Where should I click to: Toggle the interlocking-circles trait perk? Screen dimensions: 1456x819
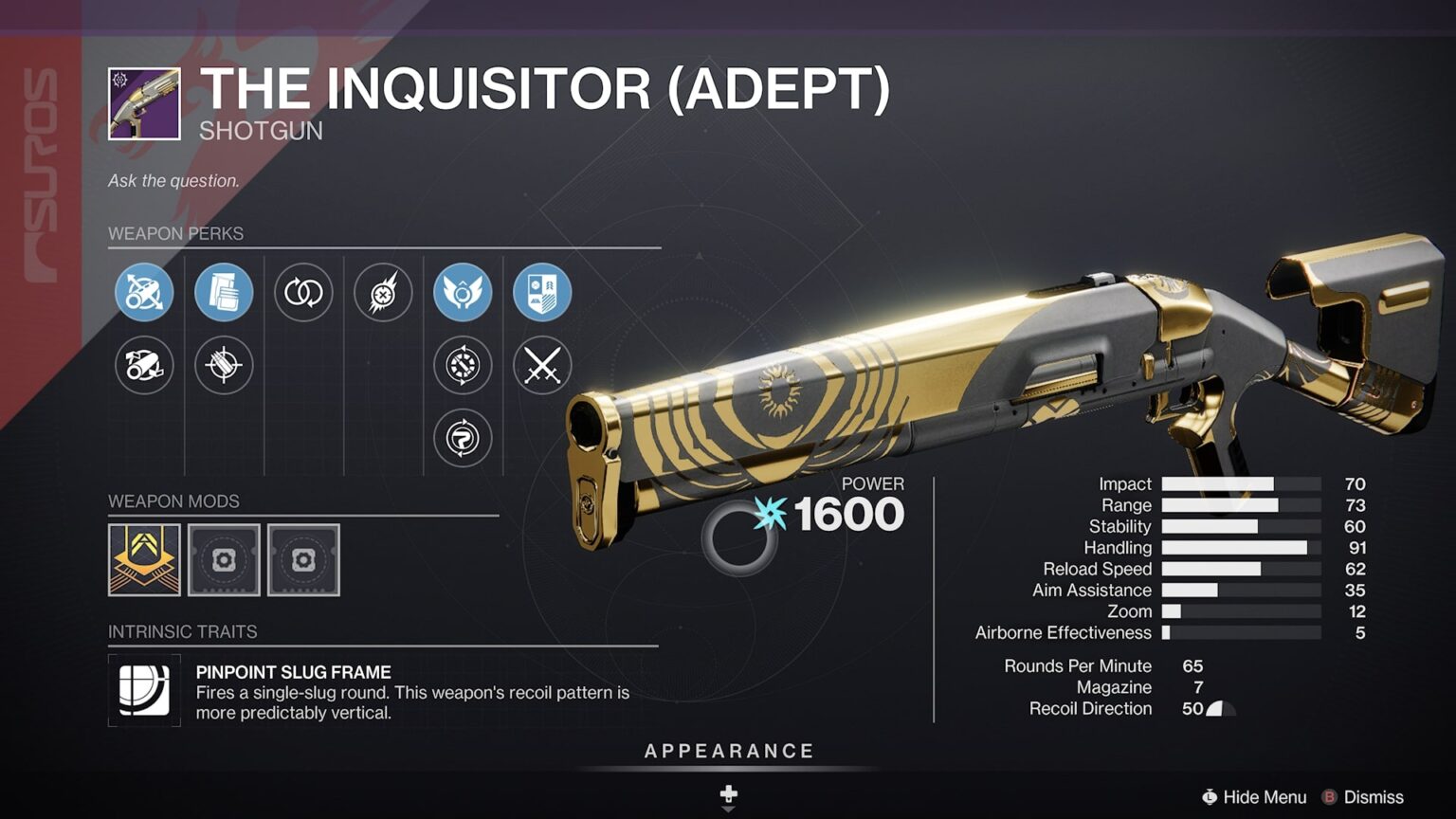[x=303, y=292]
